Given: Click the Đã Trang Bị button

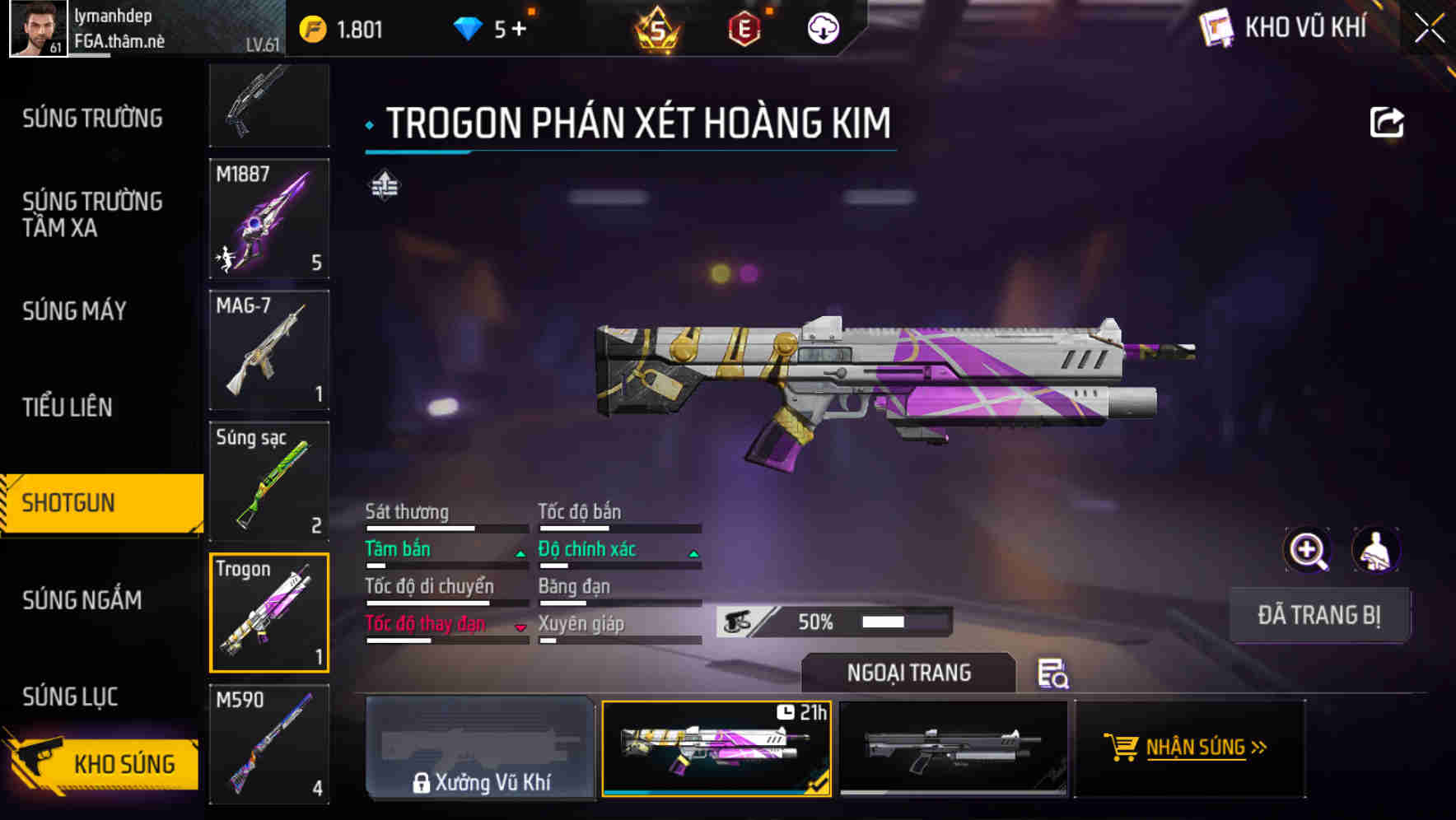Looking at the screenshot, I should [1318, 615].
